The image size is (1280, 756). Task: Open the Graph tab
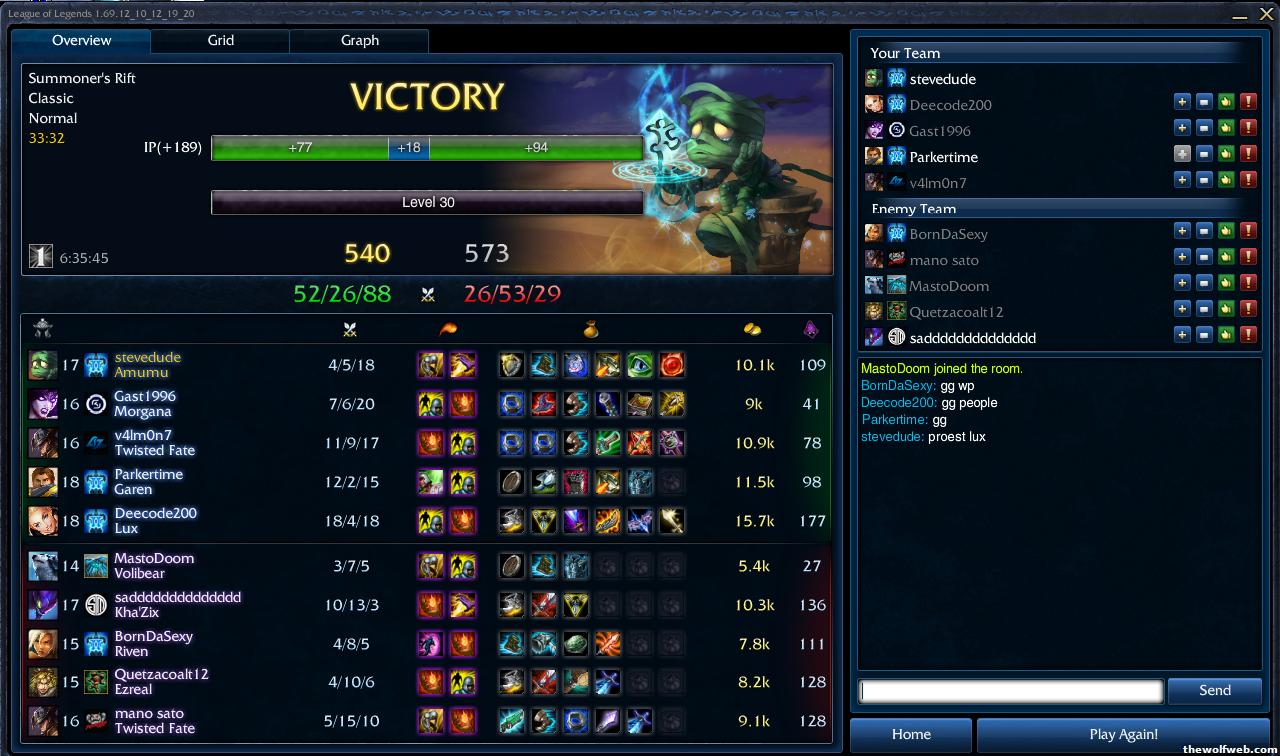[x=359, y=41]
